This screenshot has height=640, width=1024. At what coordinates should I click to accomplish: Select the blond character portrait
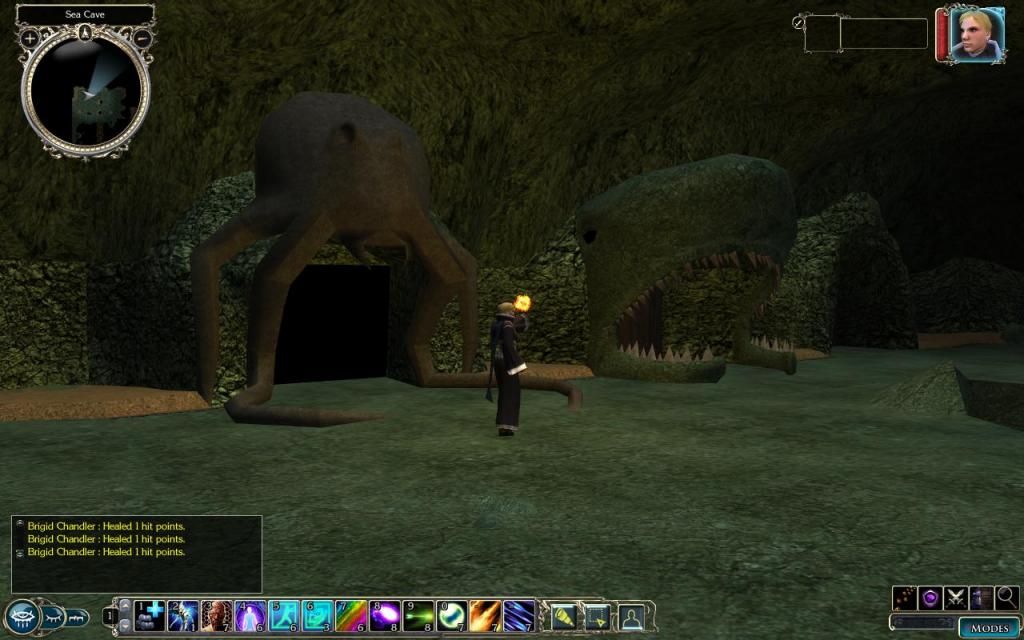pyautogui.click(x=971, y=35)
